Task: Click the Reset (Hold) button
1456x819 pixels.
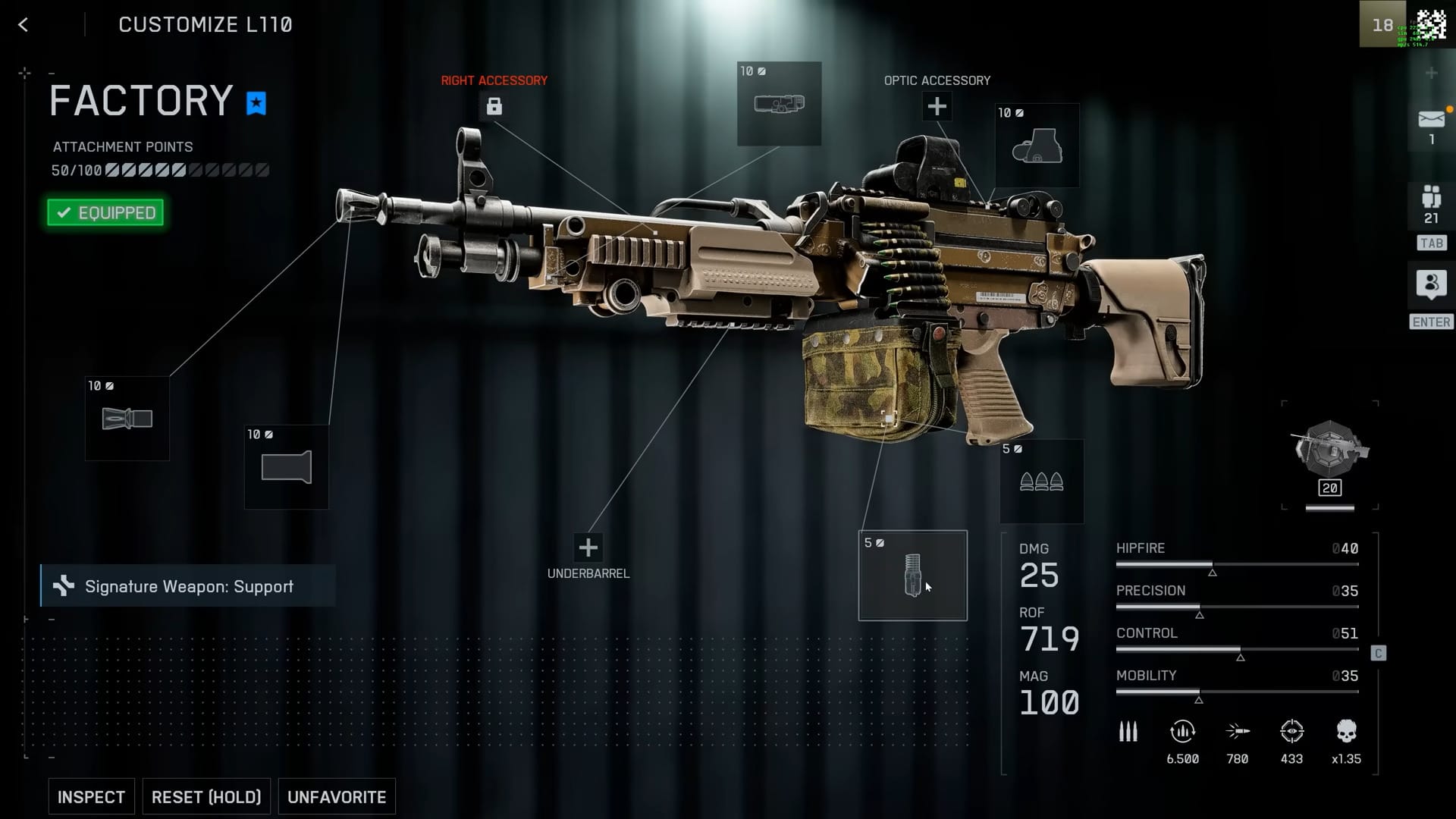Action: click(206, 797)
